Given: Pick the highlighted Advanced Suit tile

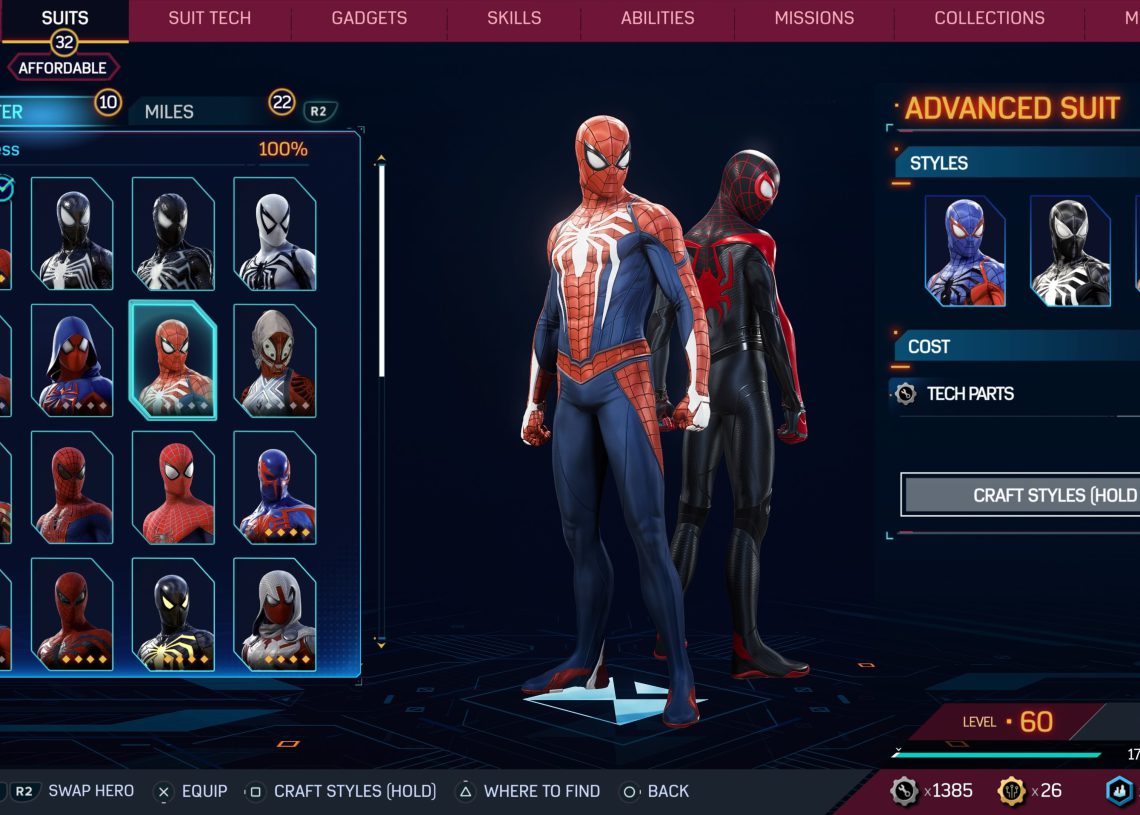Looking at the screenshot, I should 173,360.
